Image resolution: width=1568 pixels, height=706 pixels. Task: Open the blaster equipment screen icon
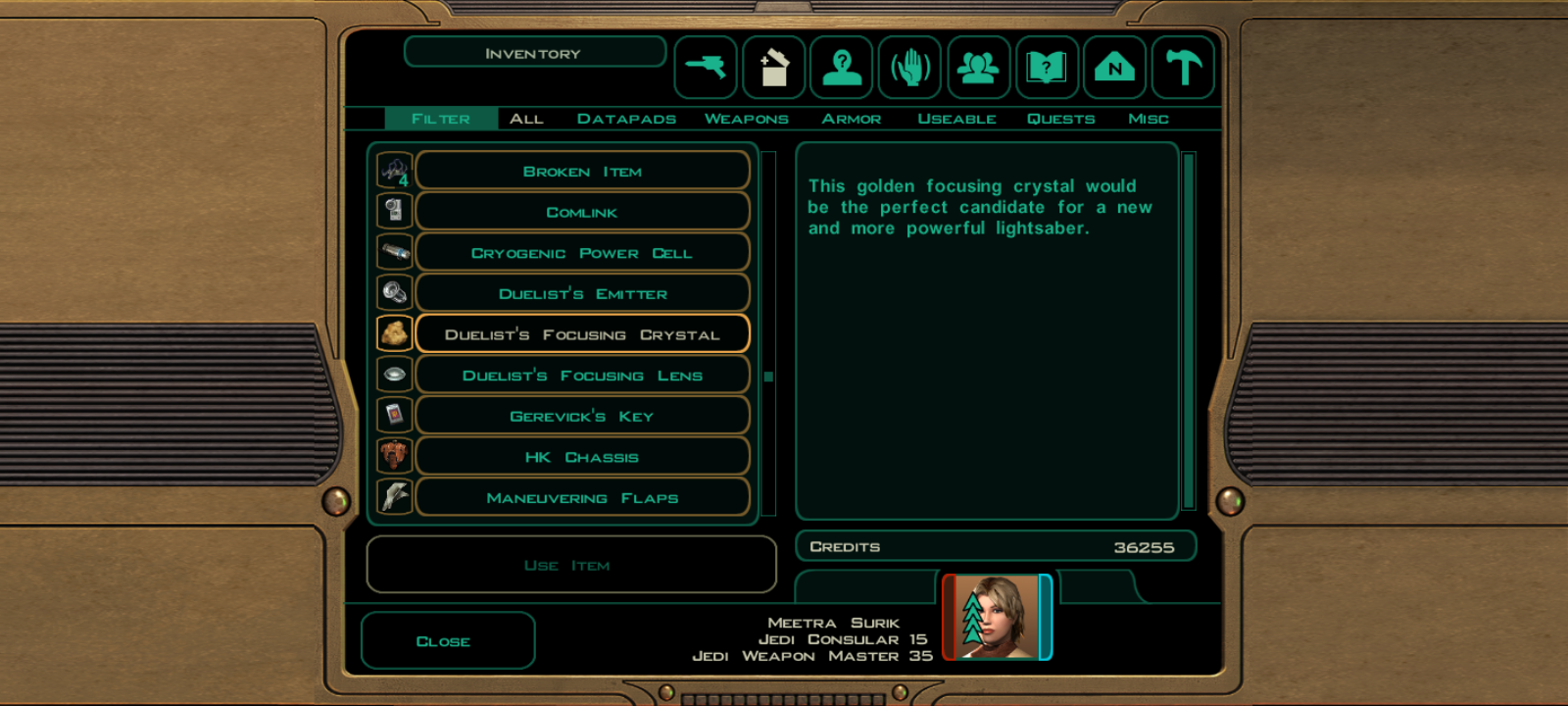(706, 68)
